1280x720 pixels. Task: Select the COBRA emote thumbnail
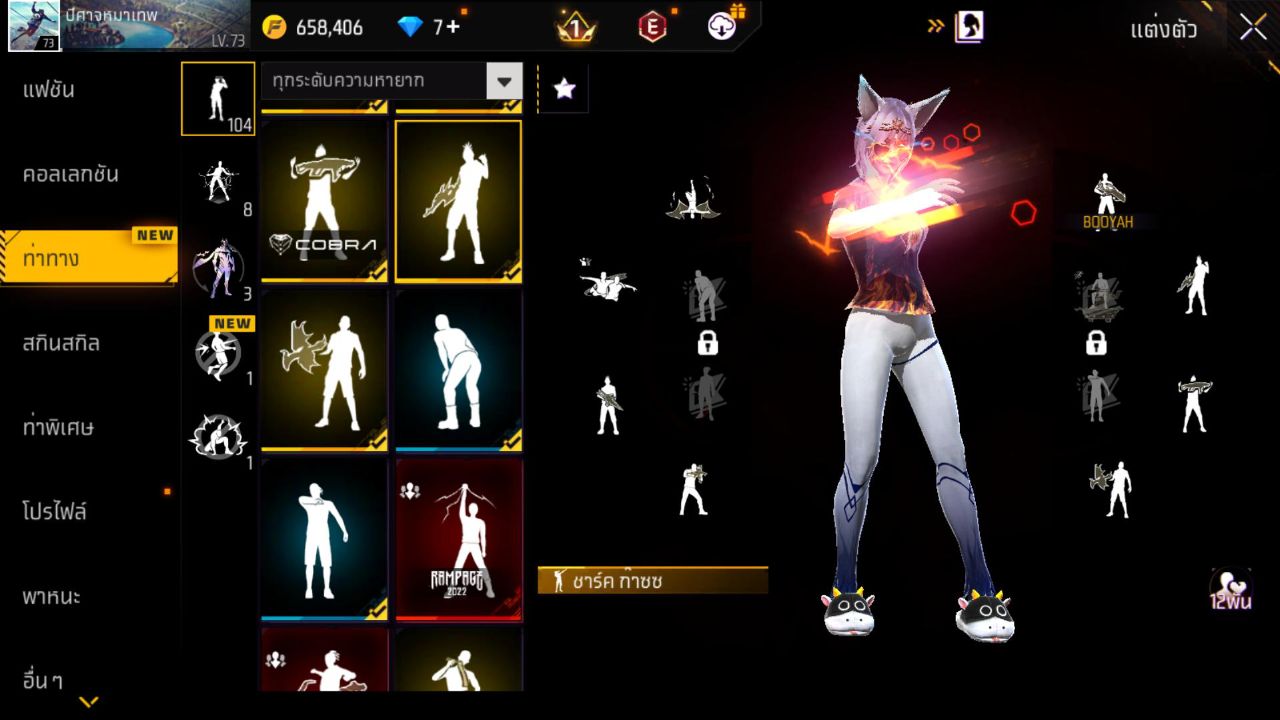[x=323, y=200]
